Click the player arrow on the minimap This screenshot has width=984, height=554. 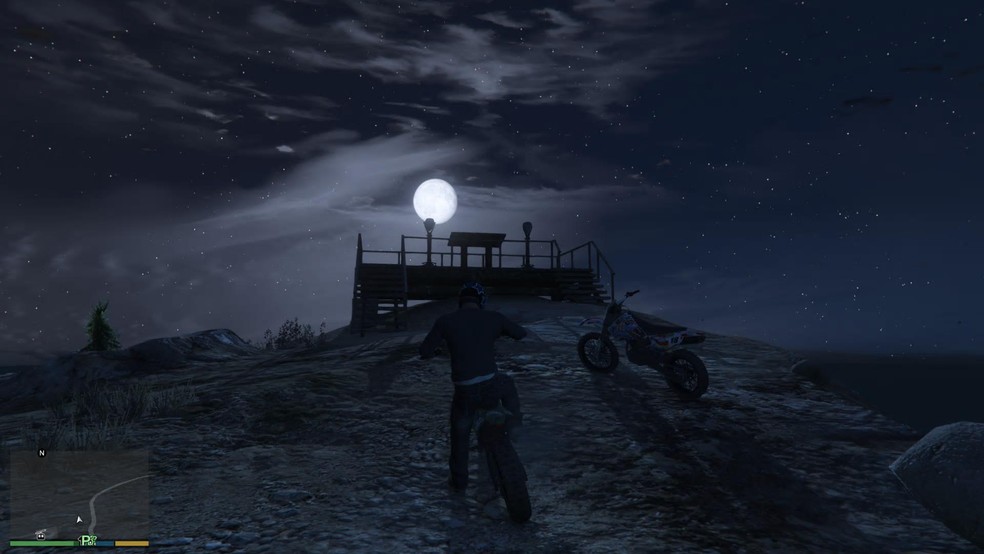point(79,520)
